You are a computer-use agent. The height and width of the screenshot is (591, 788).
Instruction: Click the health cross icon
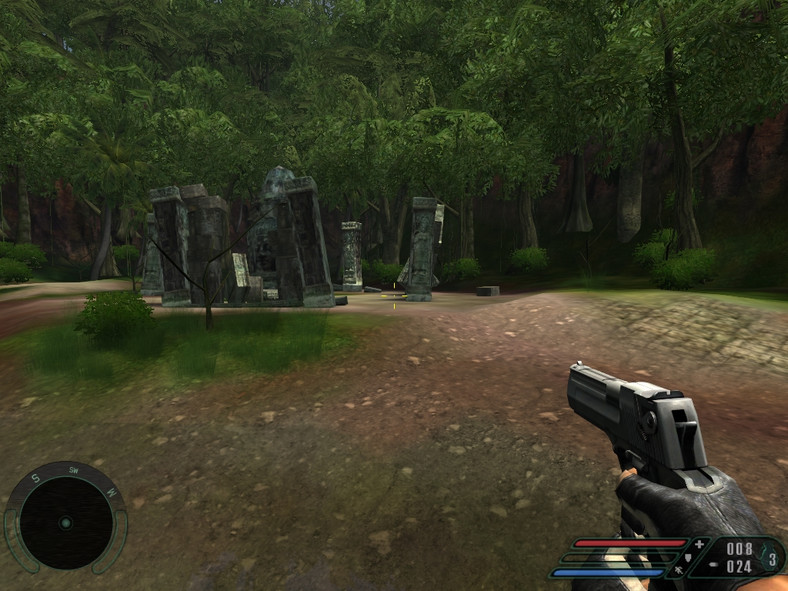coord(700,544)
